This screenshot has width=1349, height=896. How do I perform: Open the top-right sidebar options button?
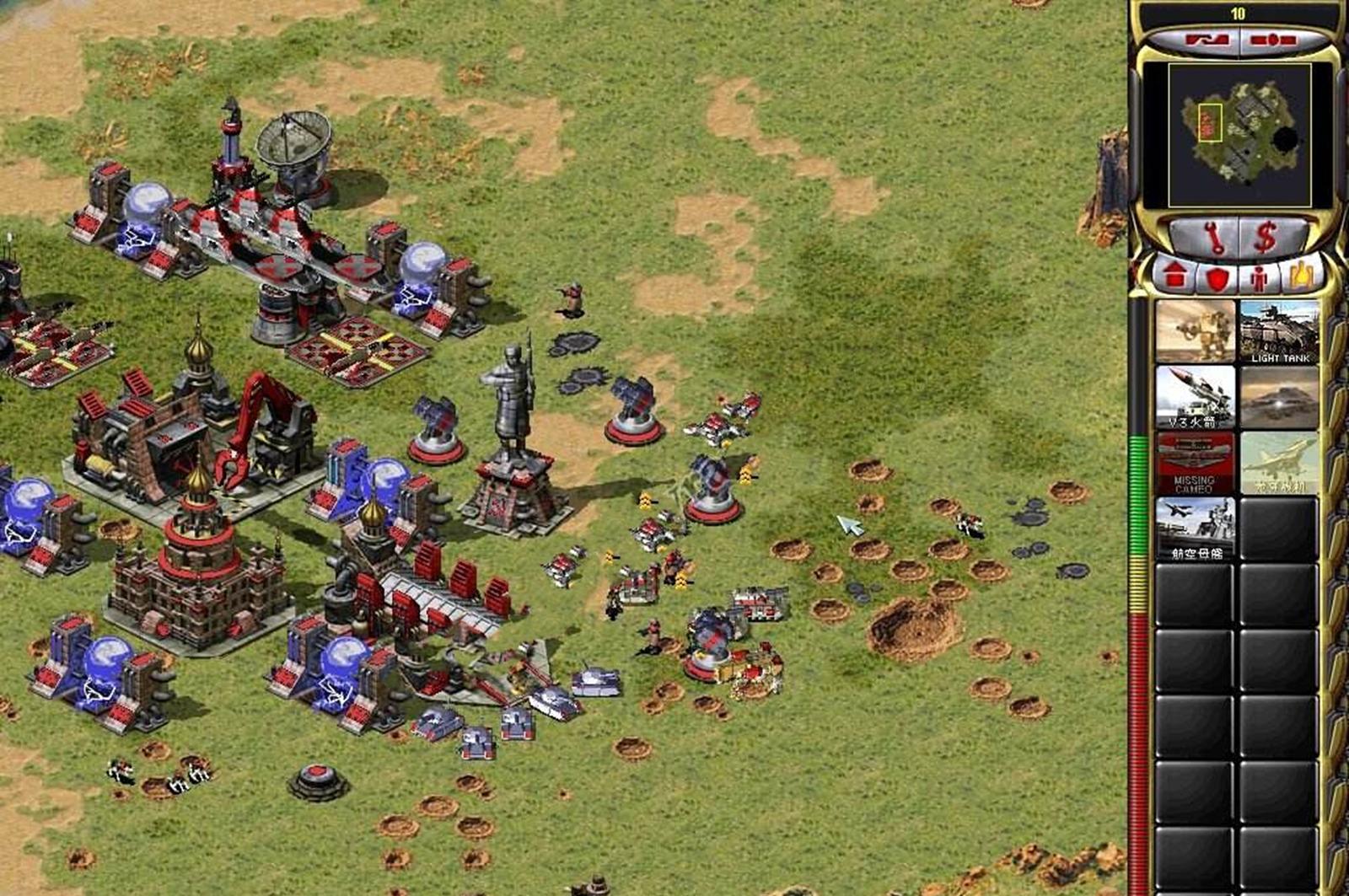point(1273,40)
